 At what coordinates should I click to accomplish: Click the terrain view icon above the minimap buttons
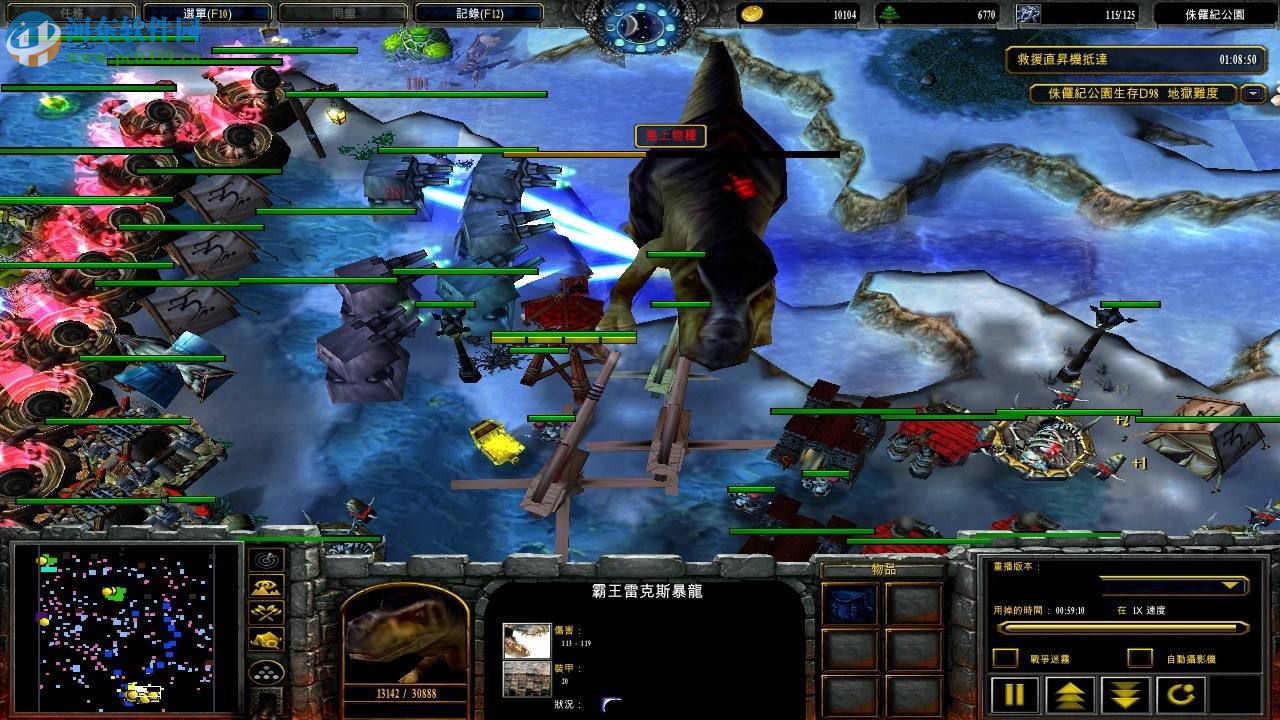pyautogui.click(x=265, y=587)
